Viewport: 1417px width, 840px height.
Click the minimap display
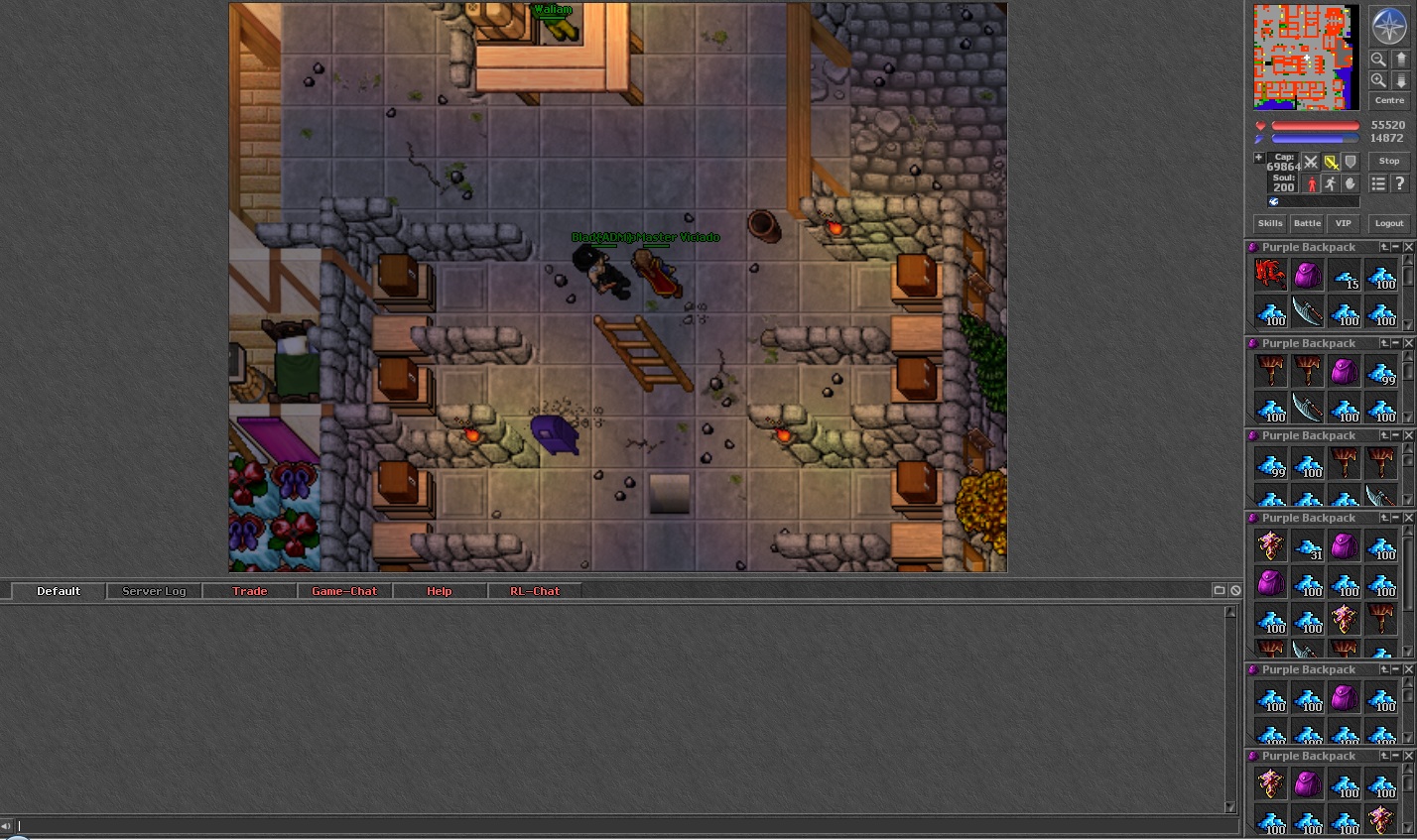pyautogui.click(x=1305, y=57)
